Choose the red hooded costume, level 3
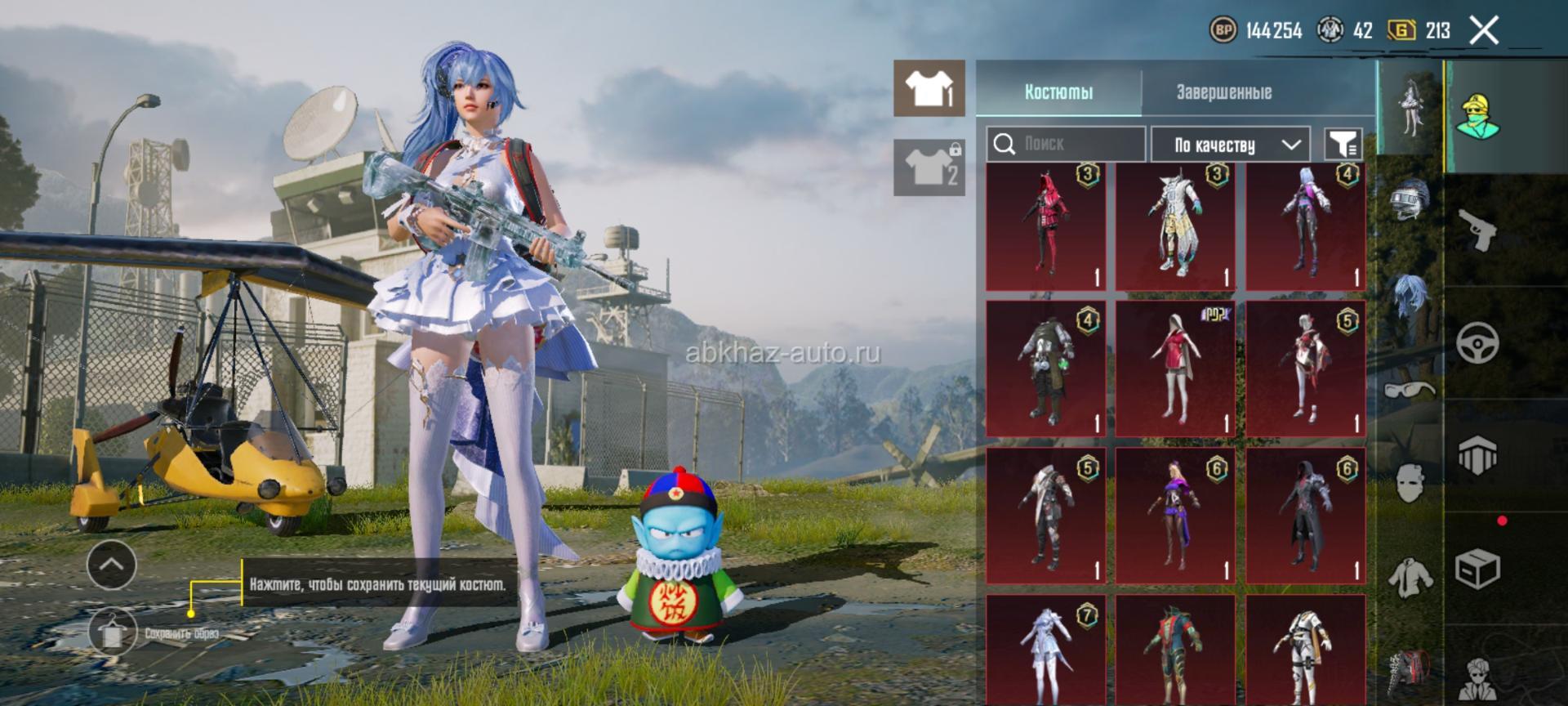 (x=1045, y=226)
